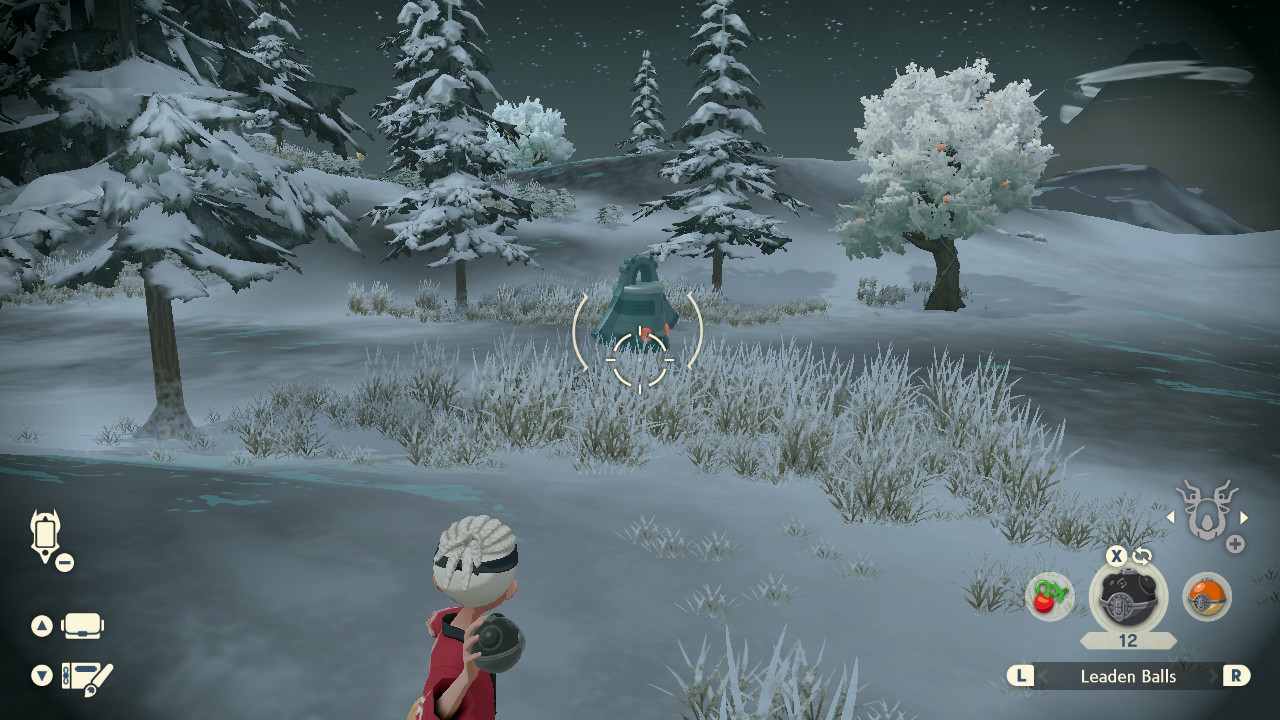Click the left arrow beside the ride icon

1171,518
